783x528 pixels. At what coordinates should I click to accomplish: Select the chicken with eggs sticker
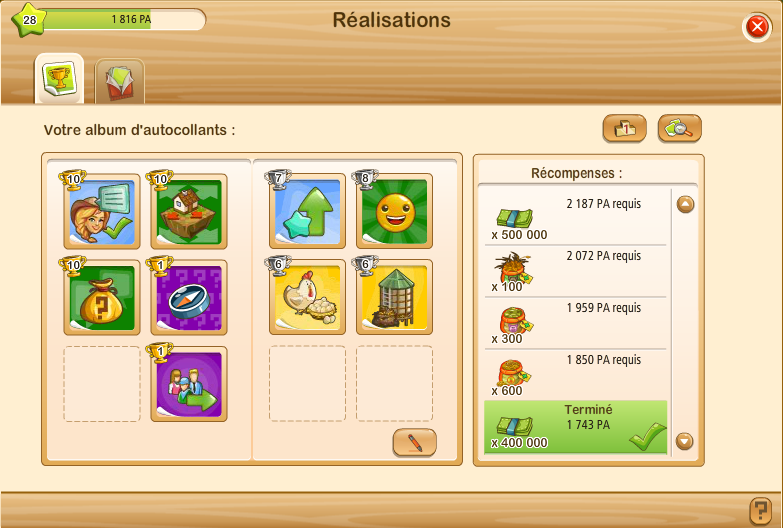point(307,297)
